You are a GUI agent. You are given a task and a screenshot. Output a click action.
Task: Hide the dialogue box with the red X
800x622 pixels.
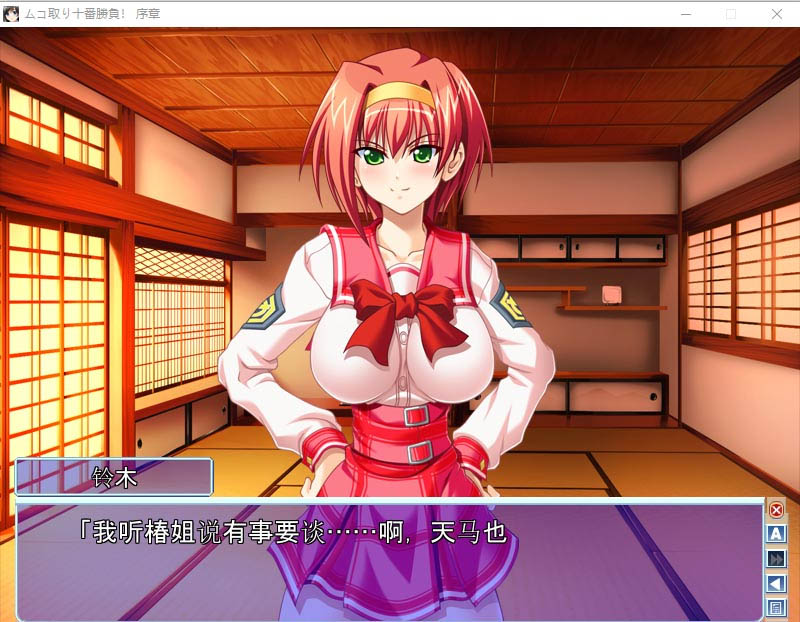[x=776, y=510]
